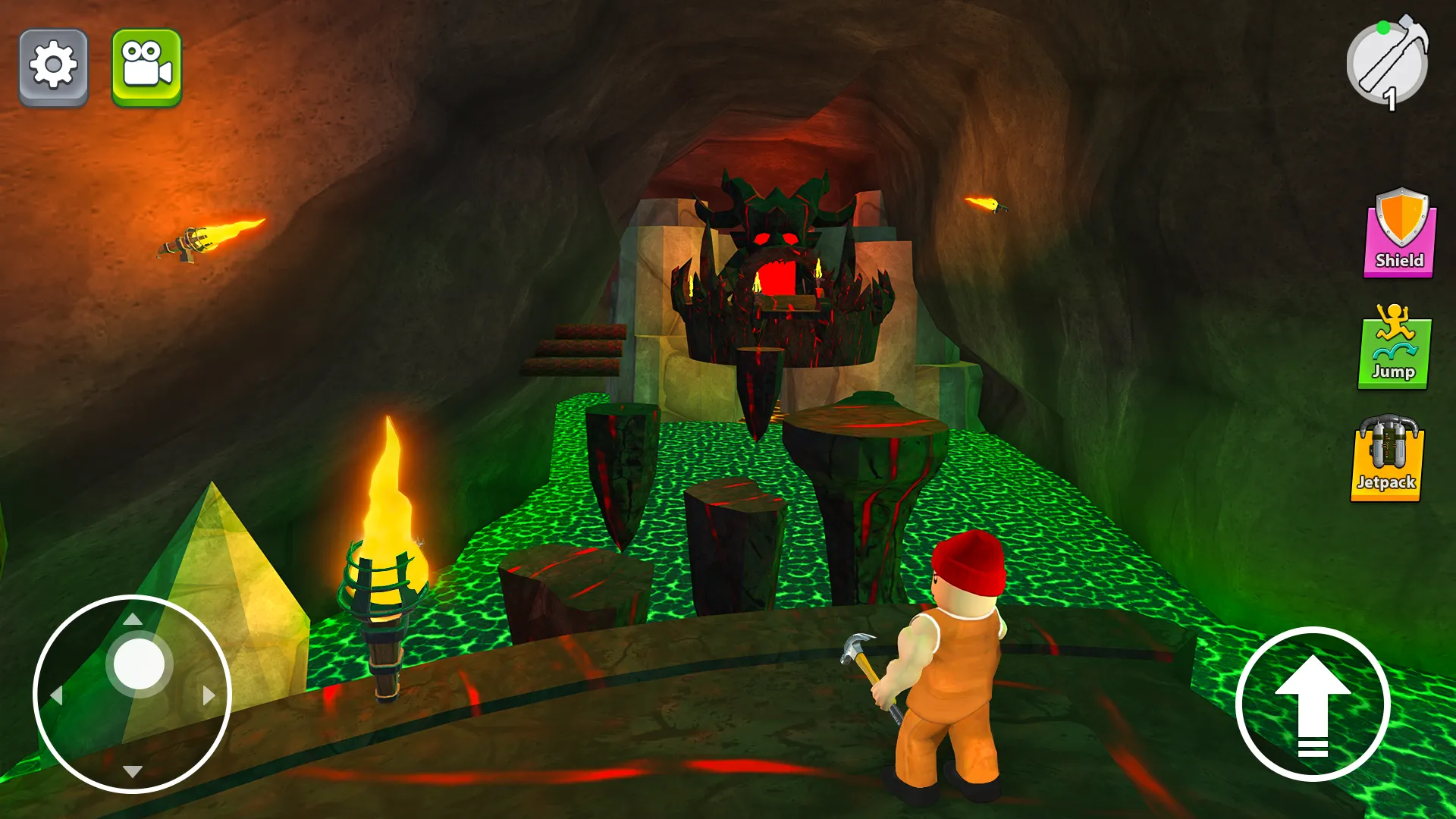
Task: Activate the Jetpack power-up
Action: [x=1386, y=458]
